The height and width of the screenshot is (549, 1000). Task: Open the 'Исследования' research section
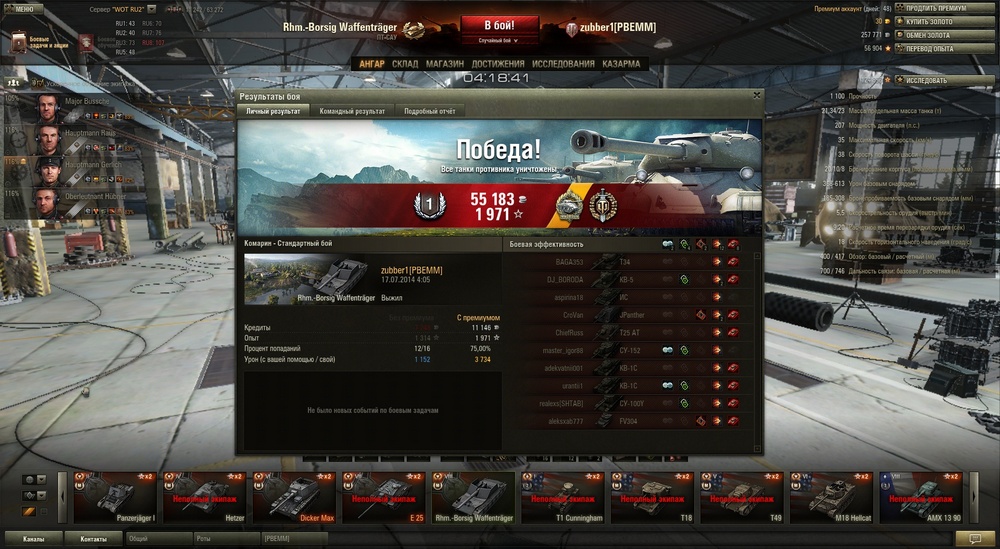point(564,64)
